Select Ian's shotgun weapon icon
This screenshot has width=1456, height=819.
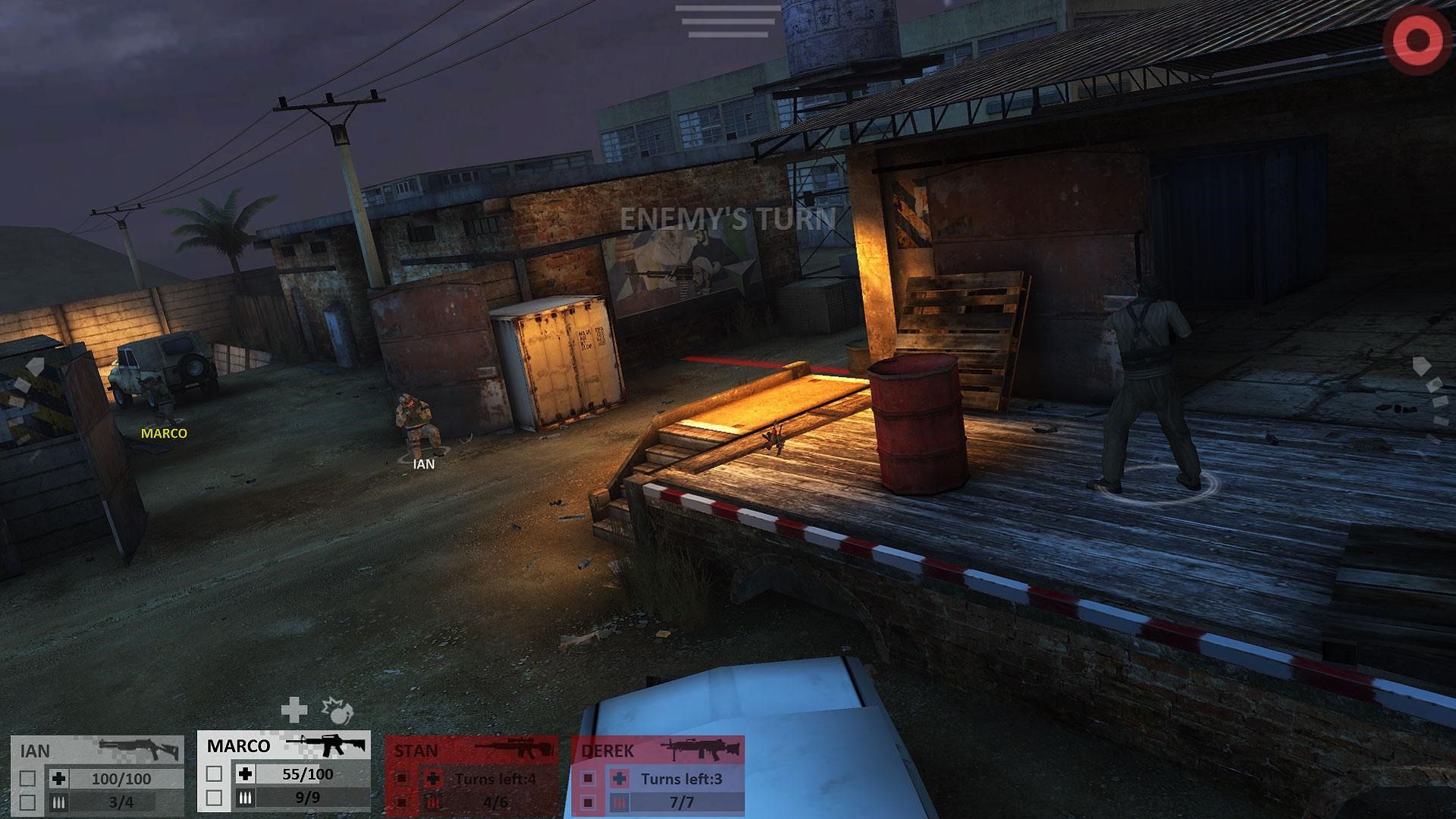(138, 748)
